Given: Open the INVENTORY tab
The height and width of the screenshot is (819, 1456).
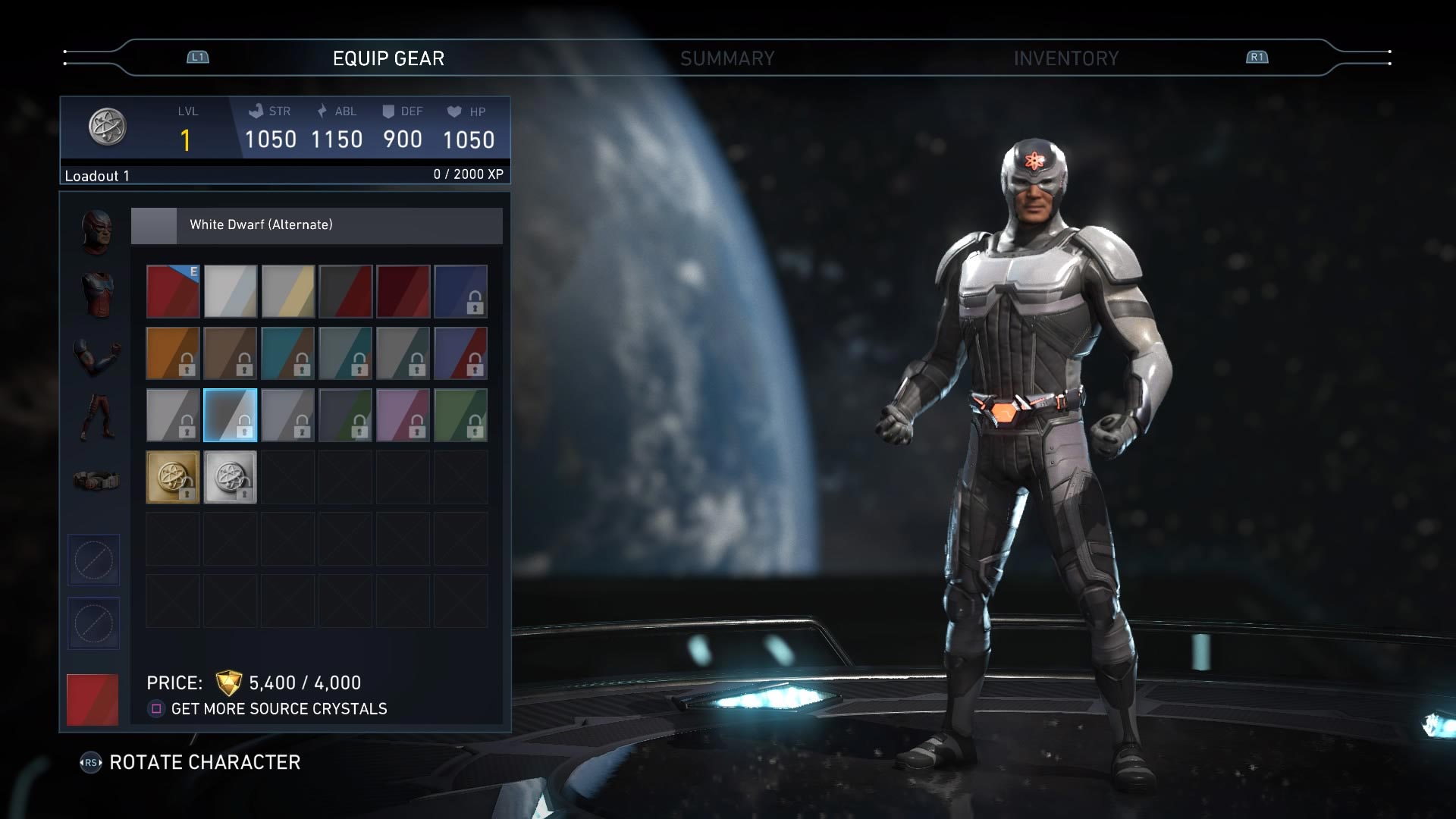Looking at the screenshot, I should (1065, 58).
